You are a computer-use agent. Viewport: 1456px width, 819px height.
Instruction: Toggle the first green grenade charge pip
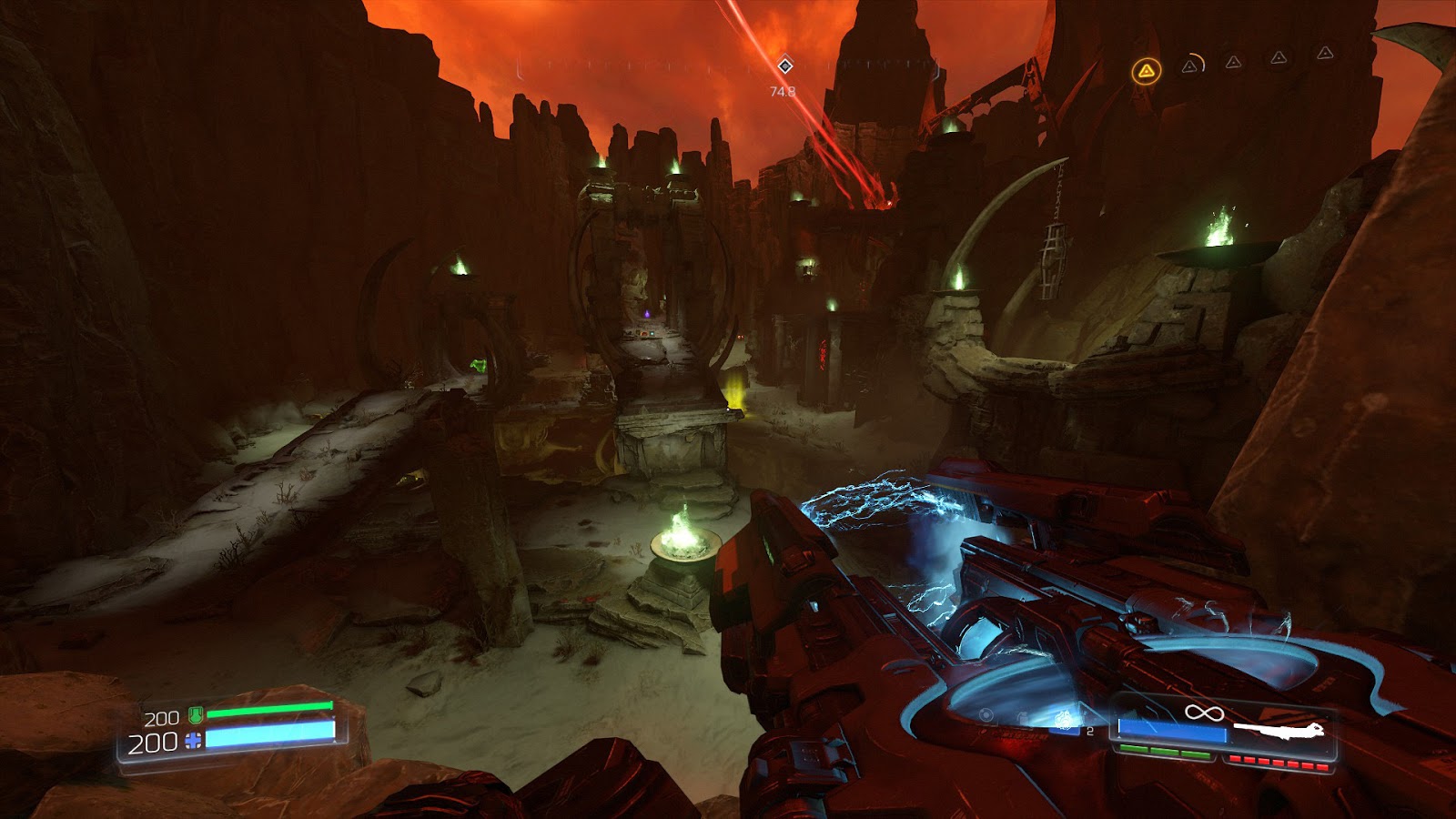tap(1134, 749)
